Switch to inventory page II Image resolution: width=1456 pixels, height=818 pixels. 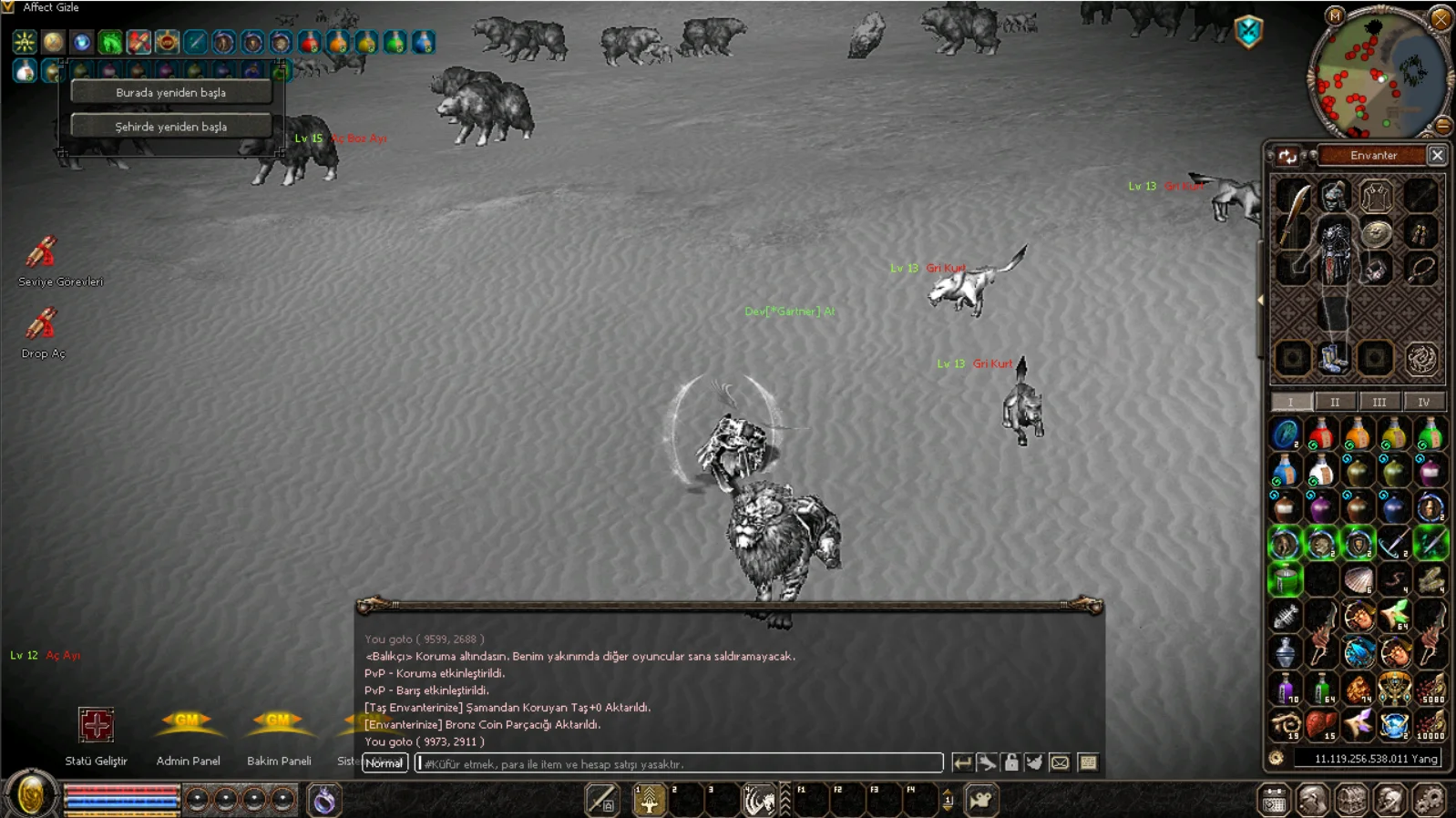pos(1335,402)
